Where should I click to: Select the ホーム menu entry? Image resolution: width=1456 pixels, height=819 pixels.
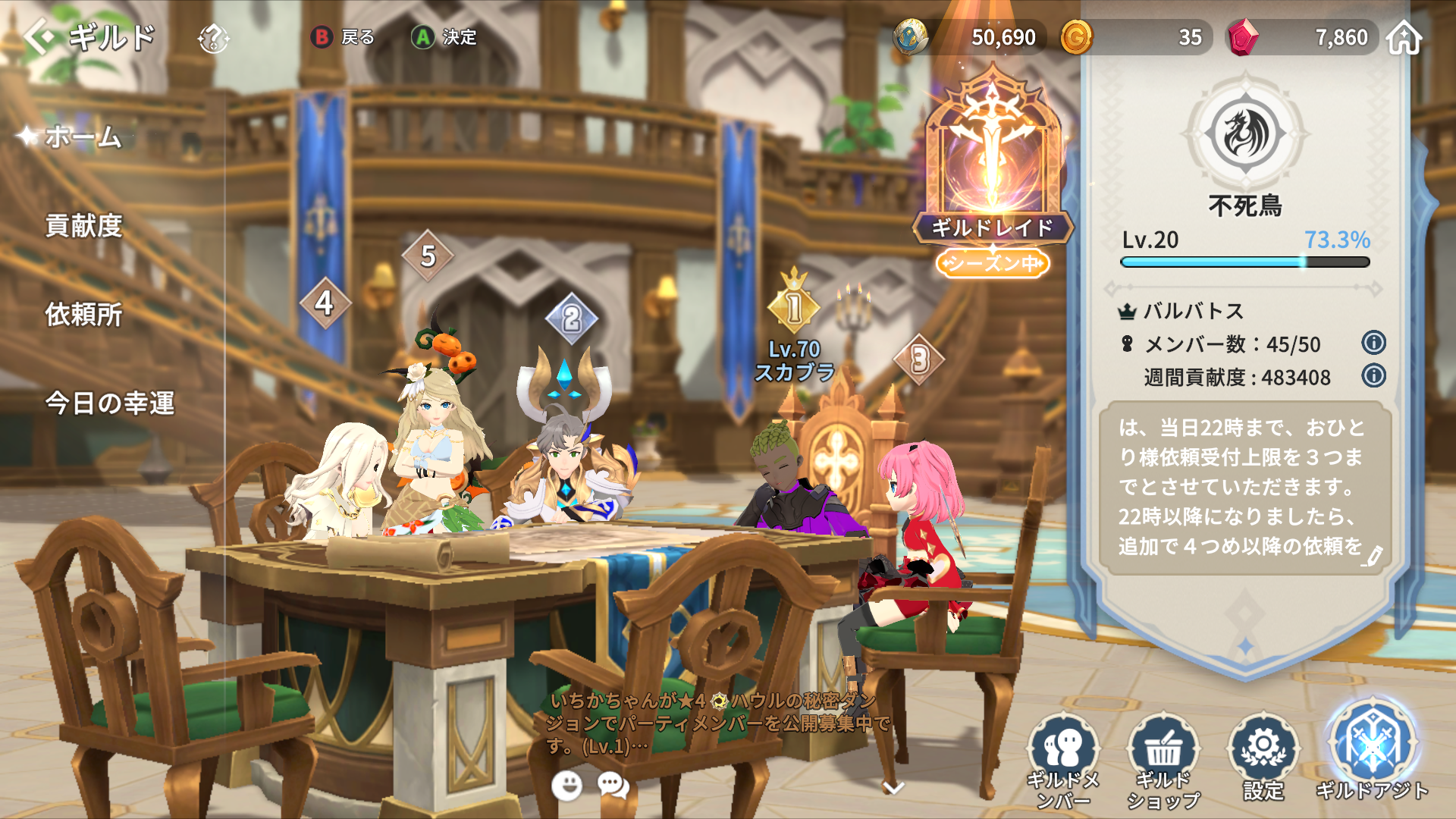[83, 136]
